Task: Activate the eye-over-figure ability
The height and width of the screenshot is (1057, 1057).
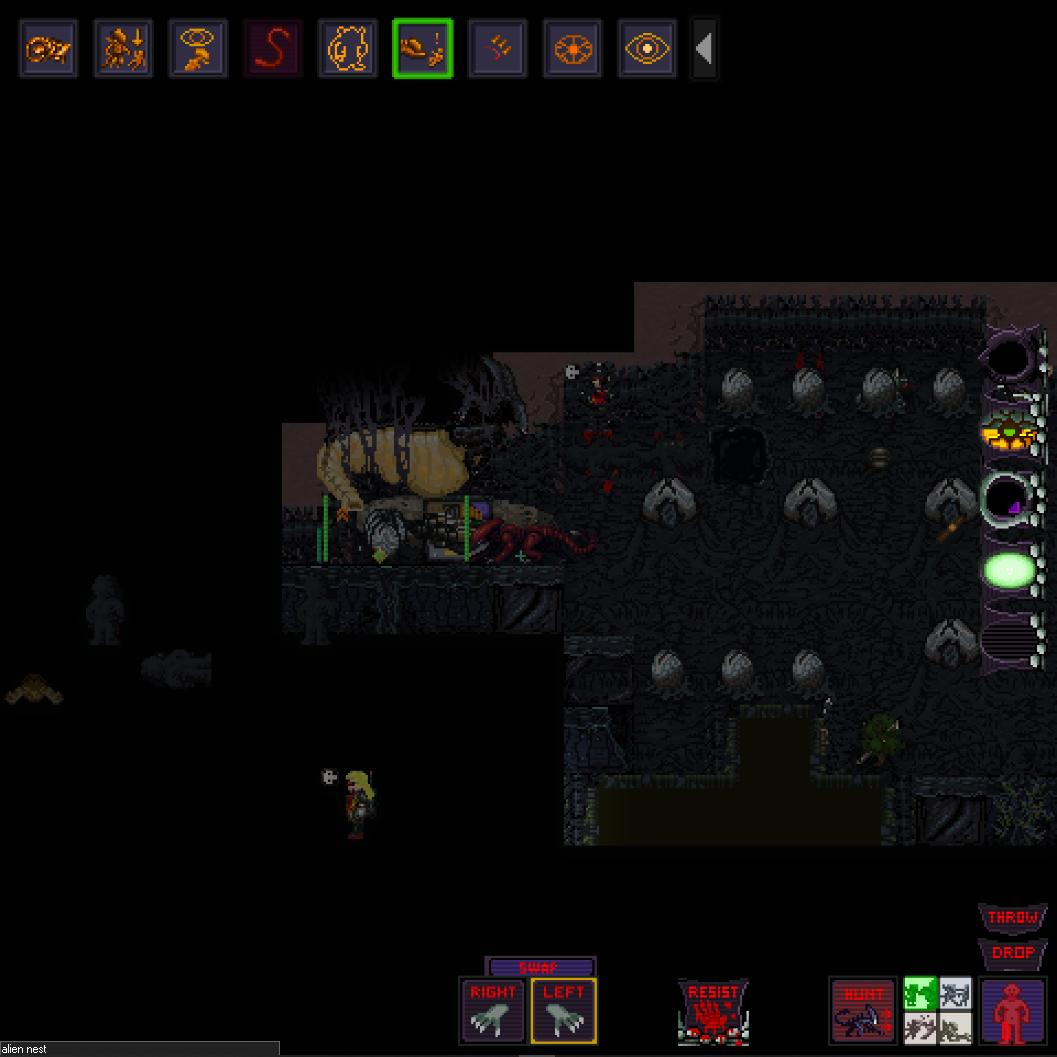Action: tap(198, 49)
